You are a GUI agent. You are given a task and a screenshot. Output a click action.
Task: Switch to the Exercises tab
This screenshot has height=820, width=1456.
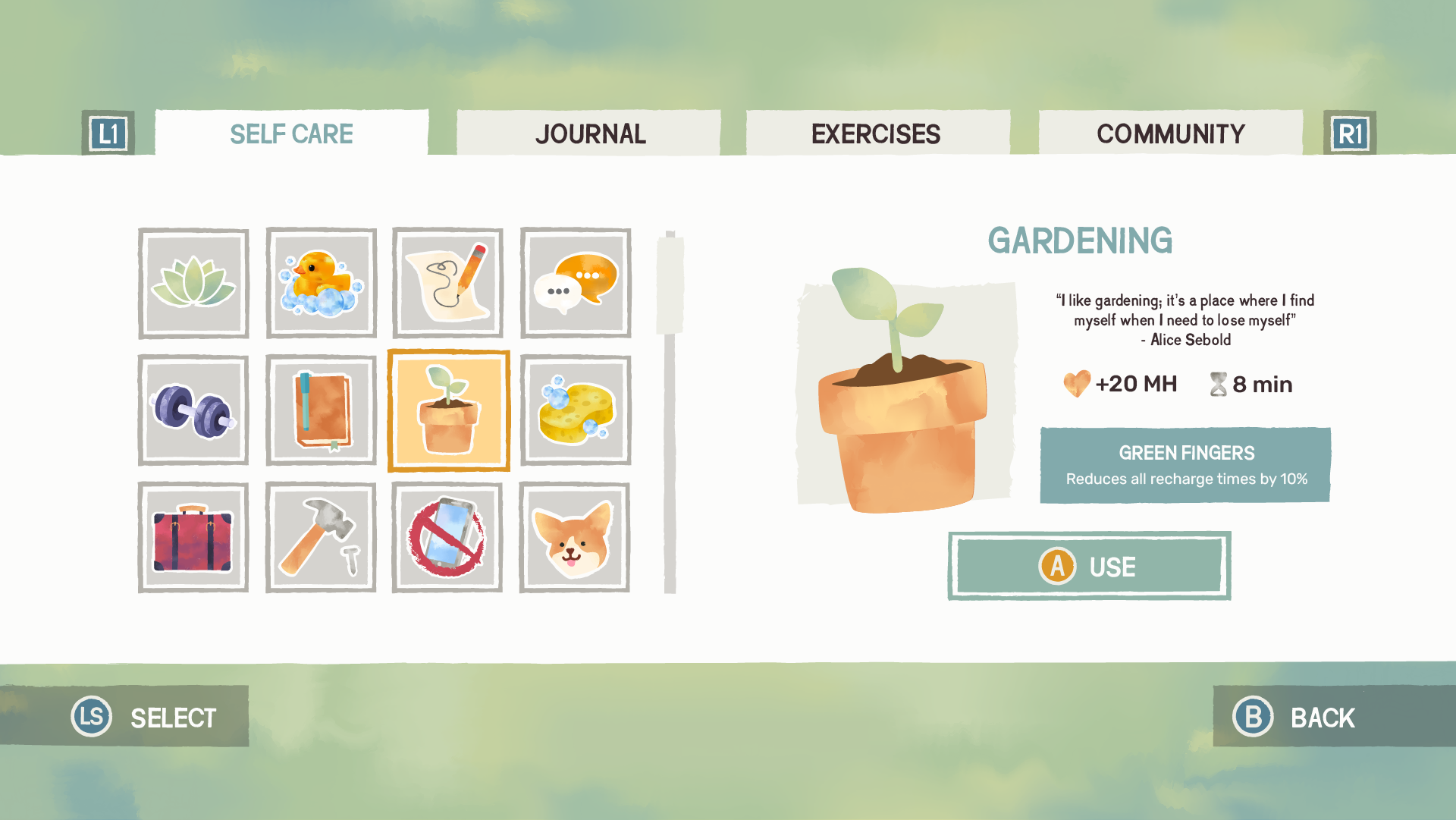[x=877, y=134]
